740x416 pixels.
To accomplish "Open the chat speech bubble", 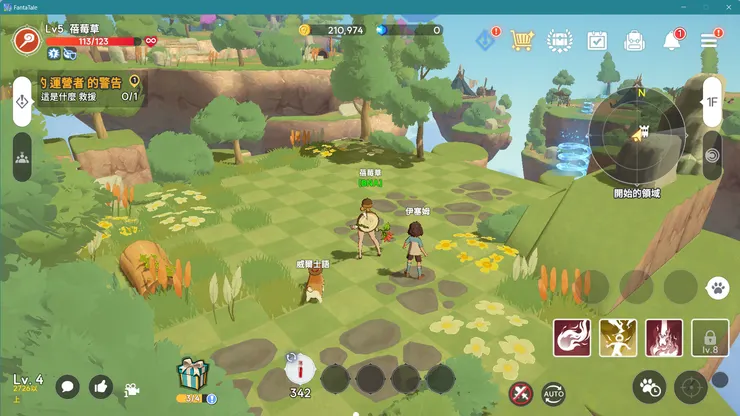I will (67, 386).
